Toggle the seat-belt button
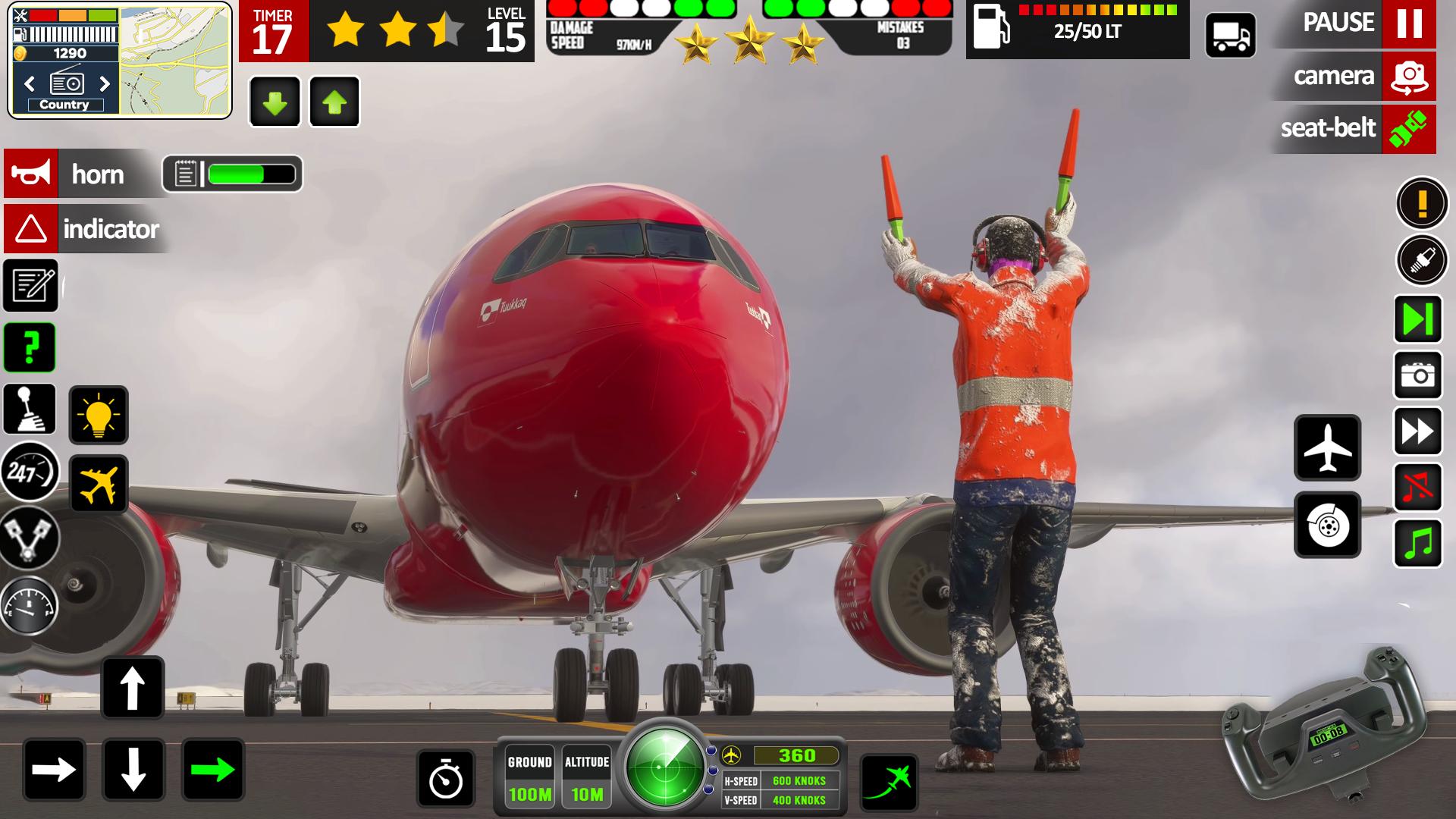This screenshot has width=1456, height=819. (1408, 128)
